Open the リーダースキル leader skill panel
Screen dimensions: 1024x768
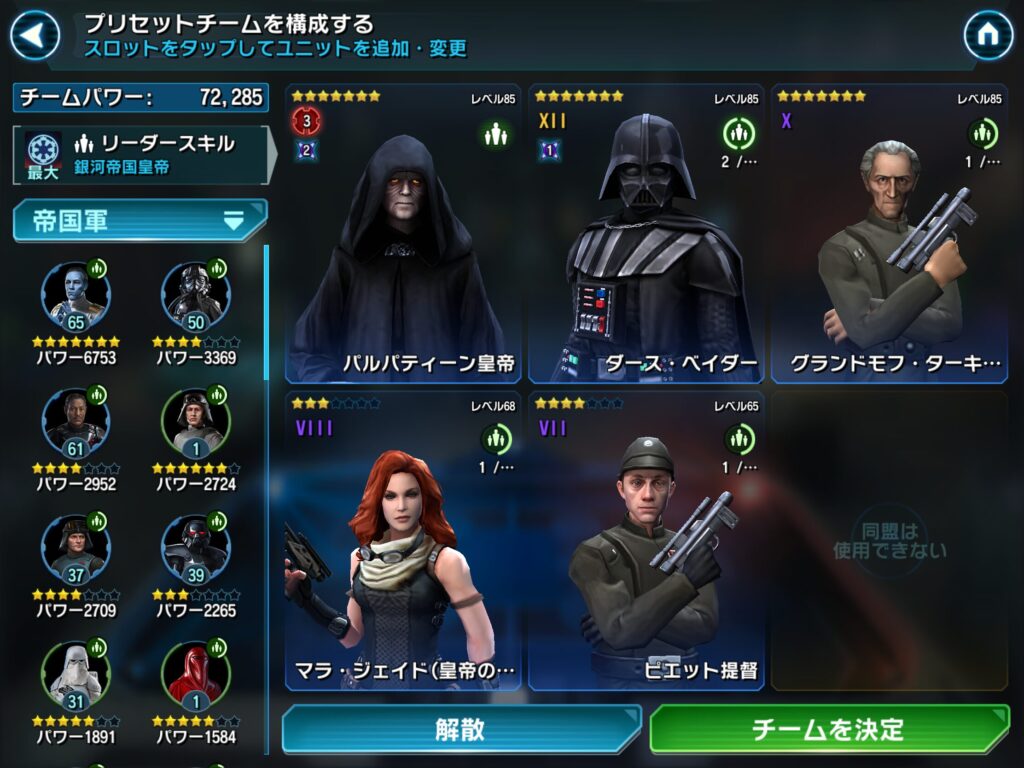(x=140, y=155)
